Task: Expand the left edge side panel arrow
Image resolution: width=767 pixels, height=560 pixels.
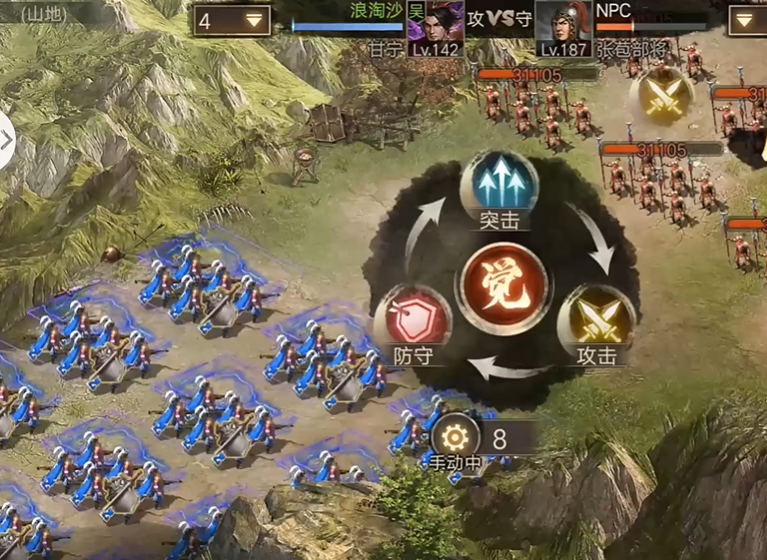Action: (6, 139)
